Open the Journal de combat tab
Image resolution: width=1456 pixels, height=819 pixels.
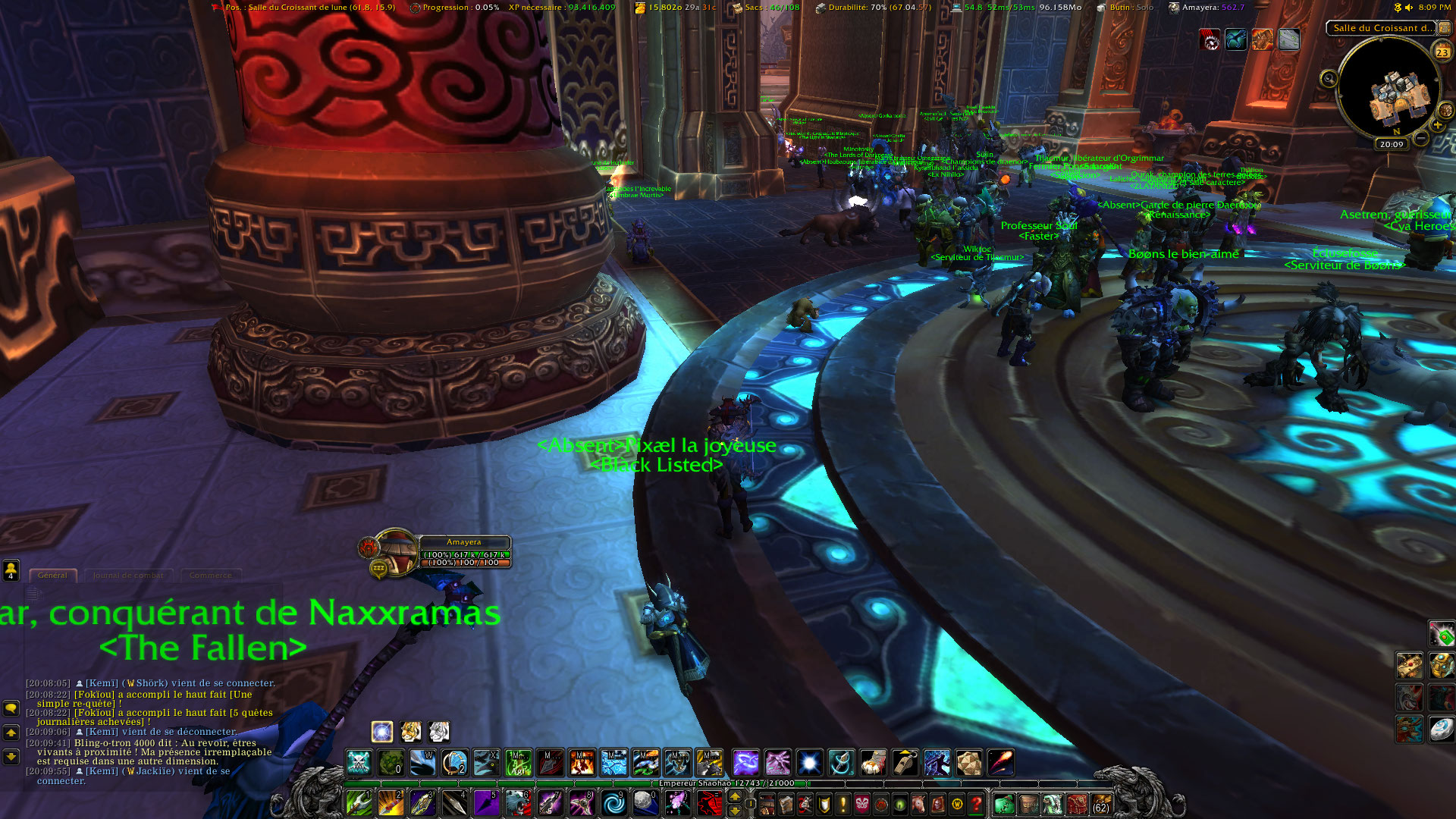128,576
